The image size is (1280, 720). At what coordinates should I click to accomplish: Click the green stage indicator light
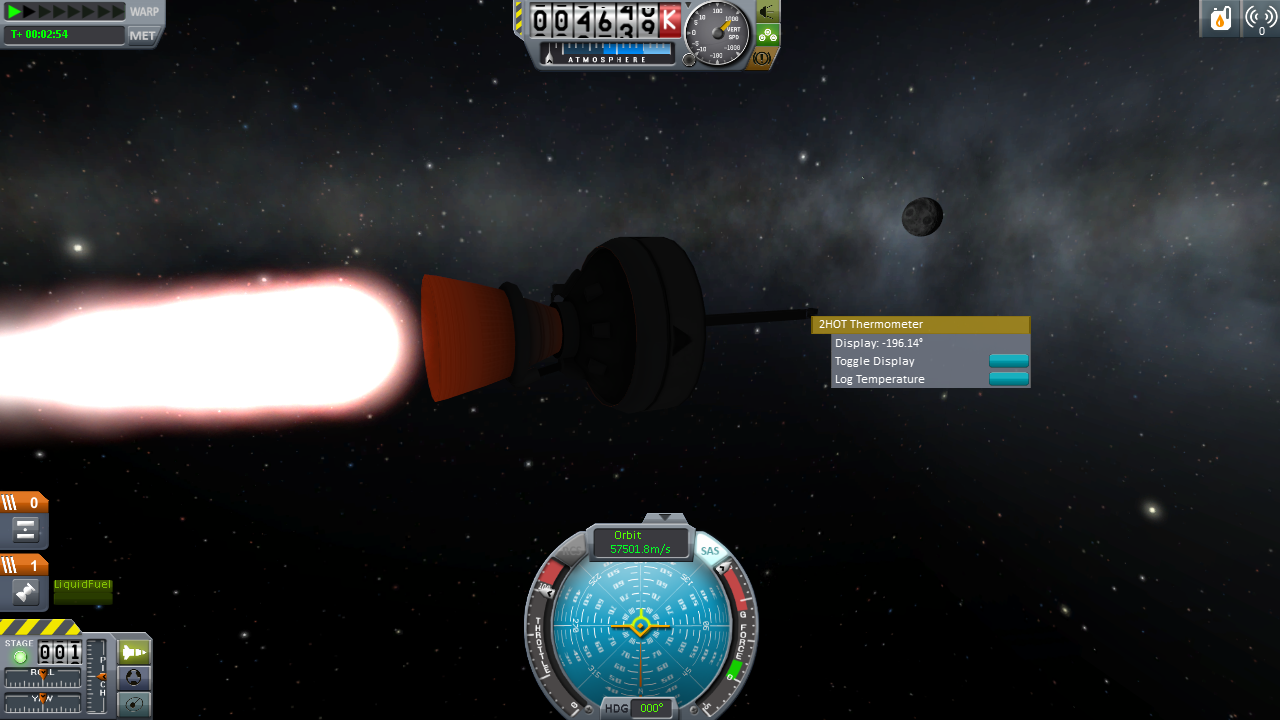[x=20, y=657]
